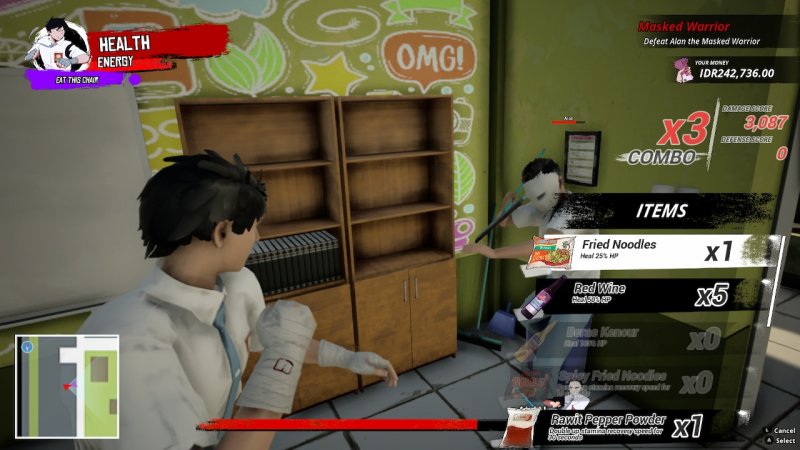Click the money pouch icon
The width and height of the screenshot is (800, 450).
point(686,69)
